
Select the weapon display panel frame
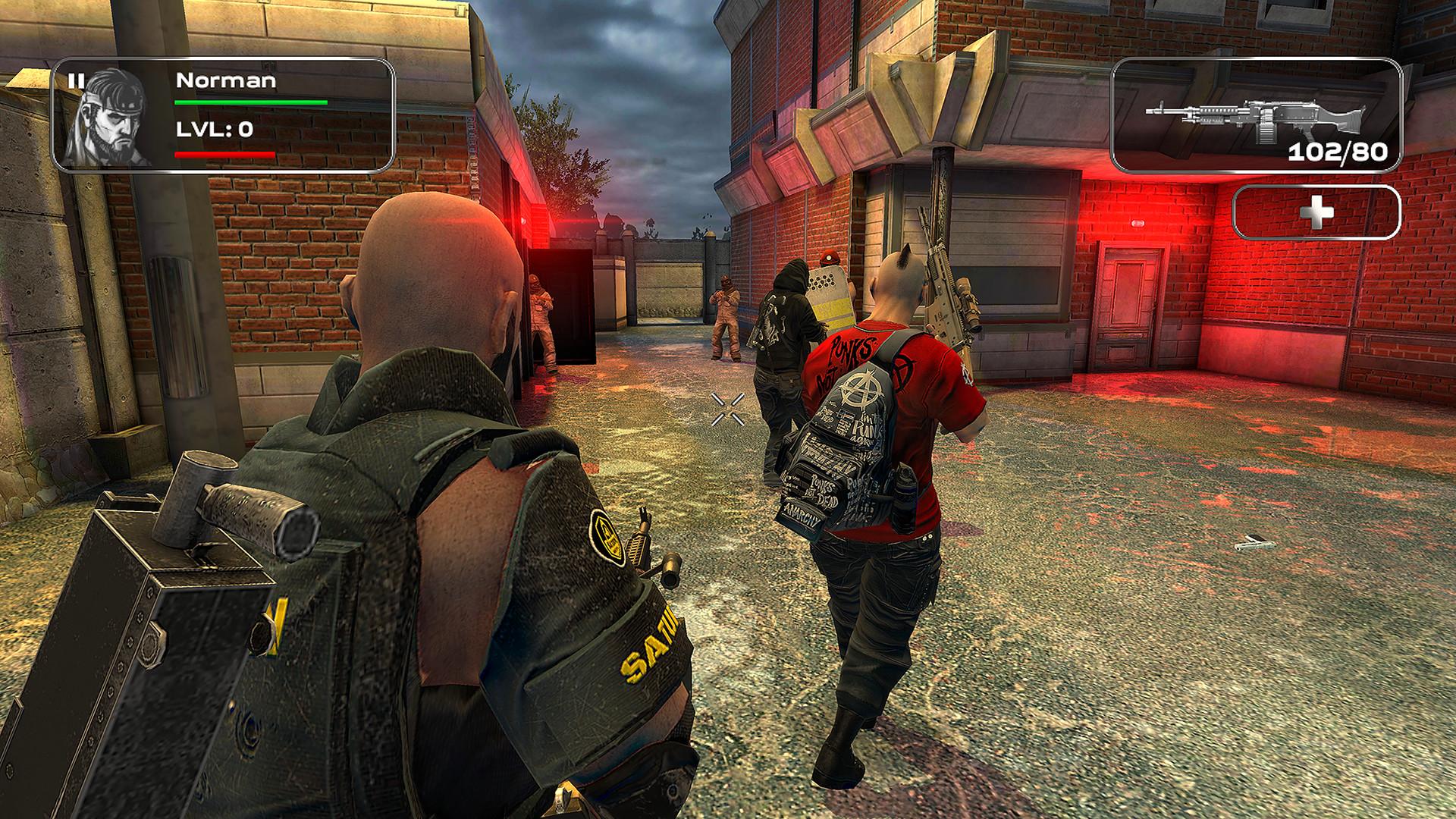(x=1257, y=112)
